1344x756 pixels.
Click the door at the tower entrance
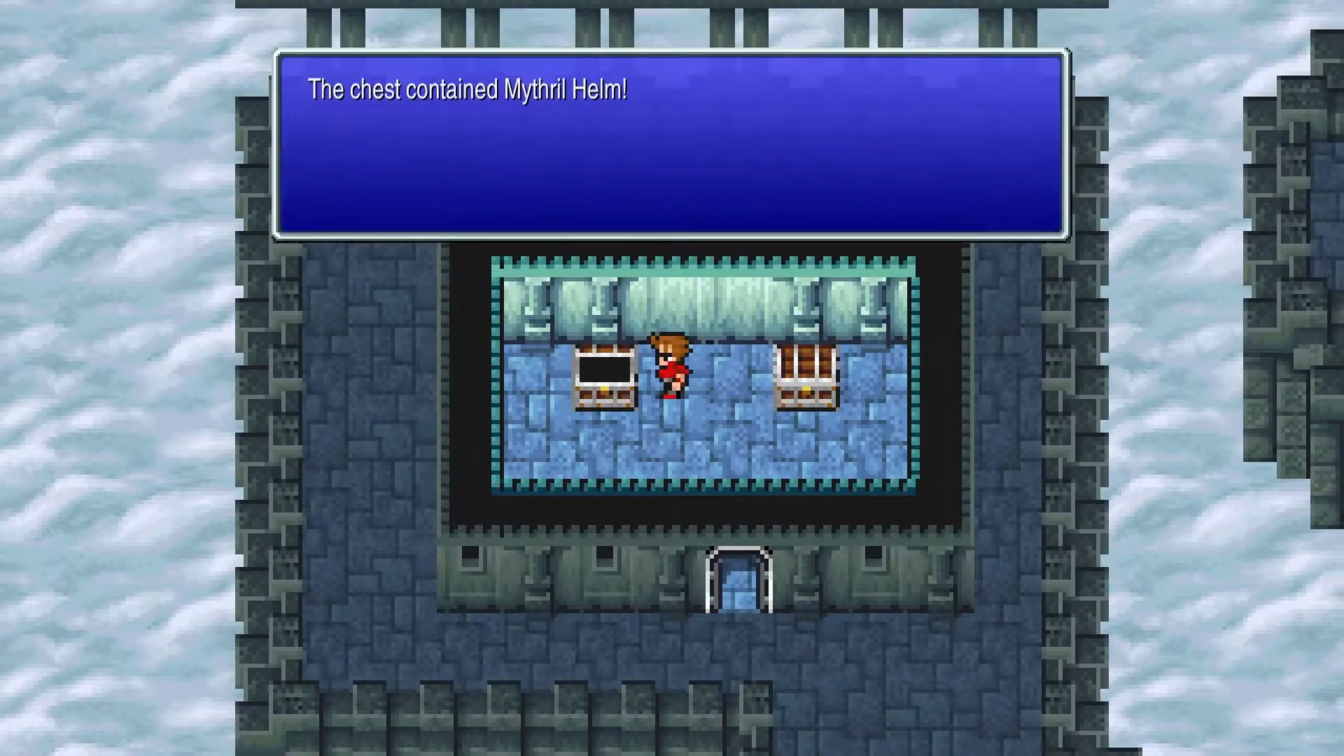738,580
